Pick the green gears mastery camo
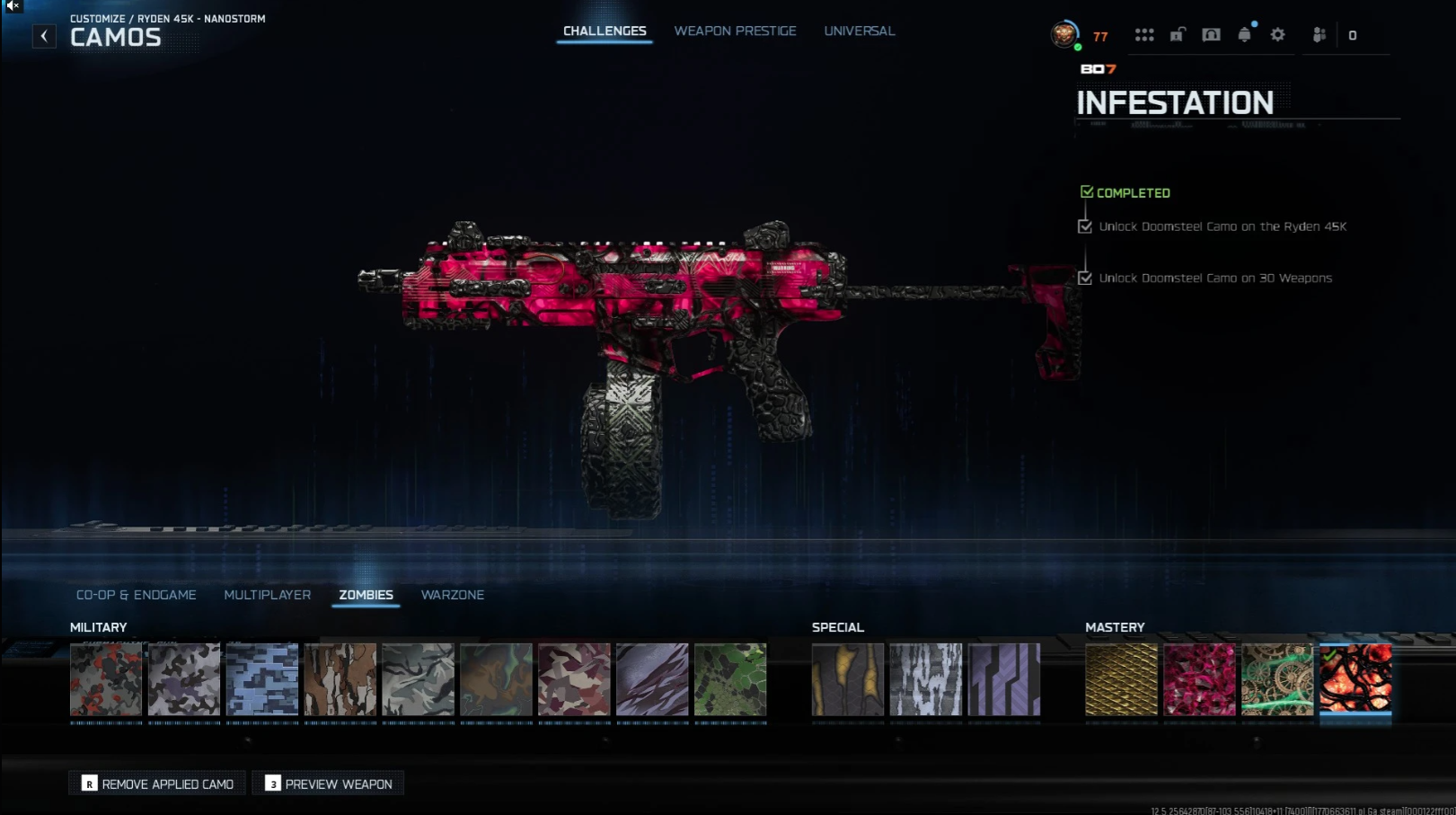Image resolution: width=1456 pixels, height=815 pixels. 1277,679
